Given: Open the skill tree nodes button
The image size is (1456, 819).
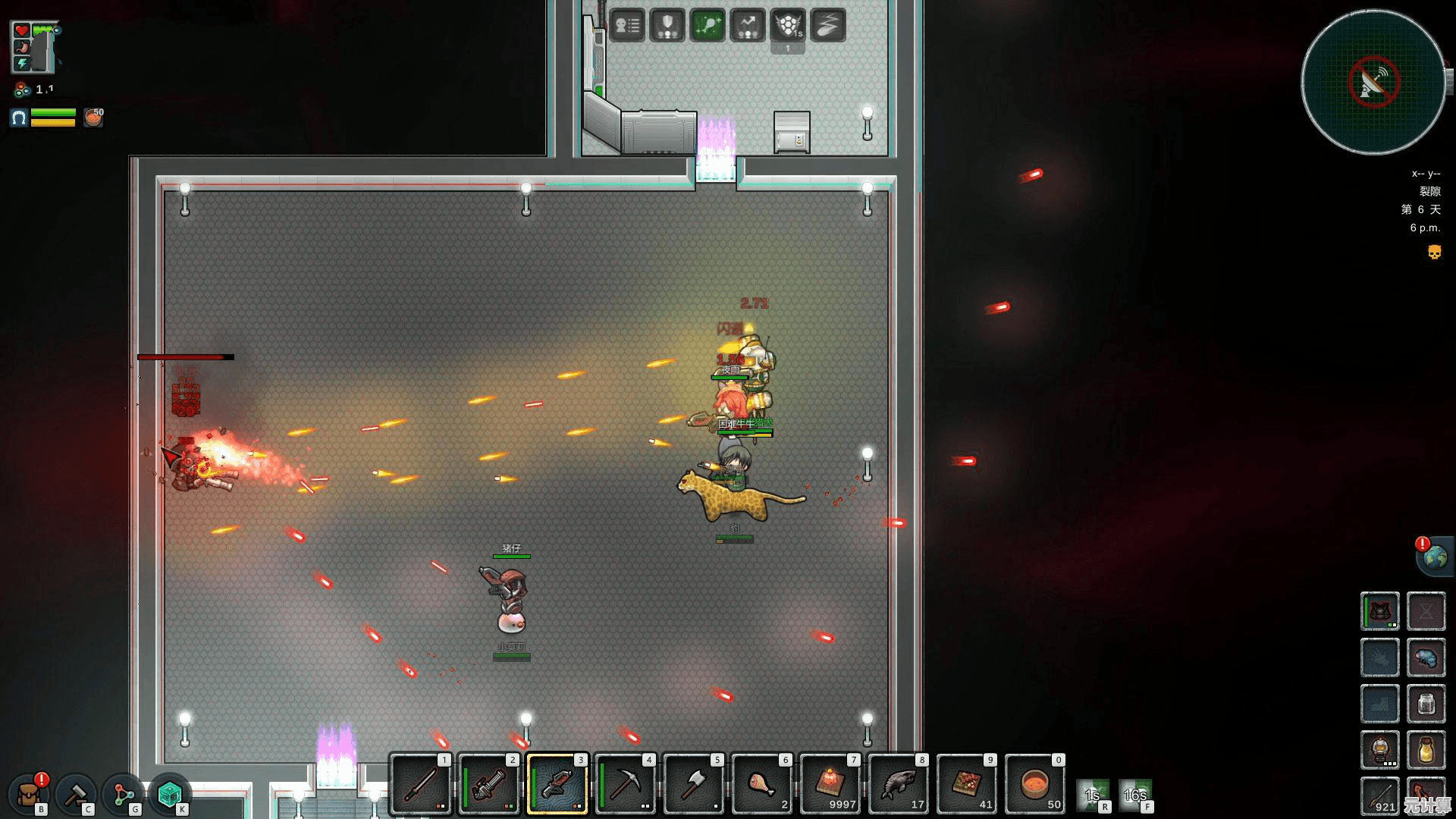Looking at the screenshot, I should click(123, 794).
